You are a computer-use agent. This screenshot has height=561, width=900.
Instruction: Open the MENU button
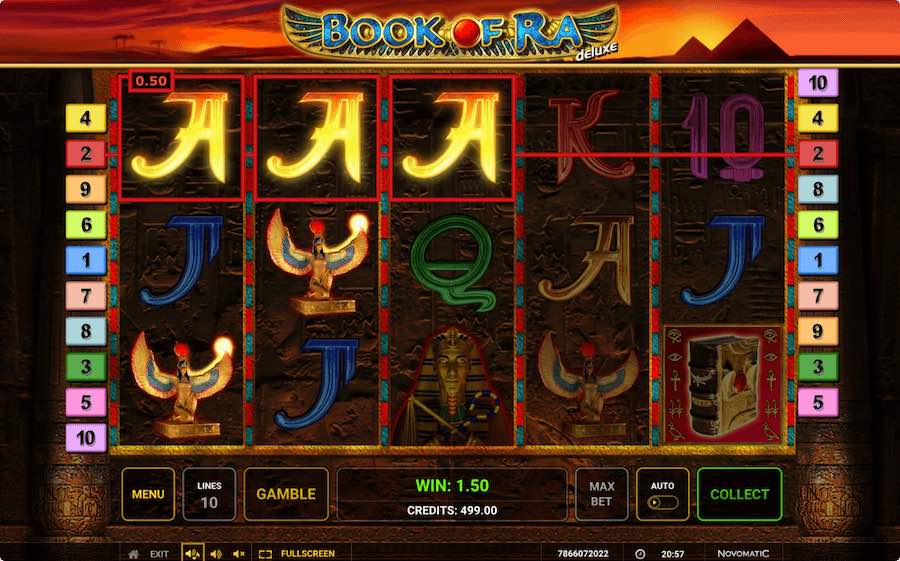[x=148, y=494]
